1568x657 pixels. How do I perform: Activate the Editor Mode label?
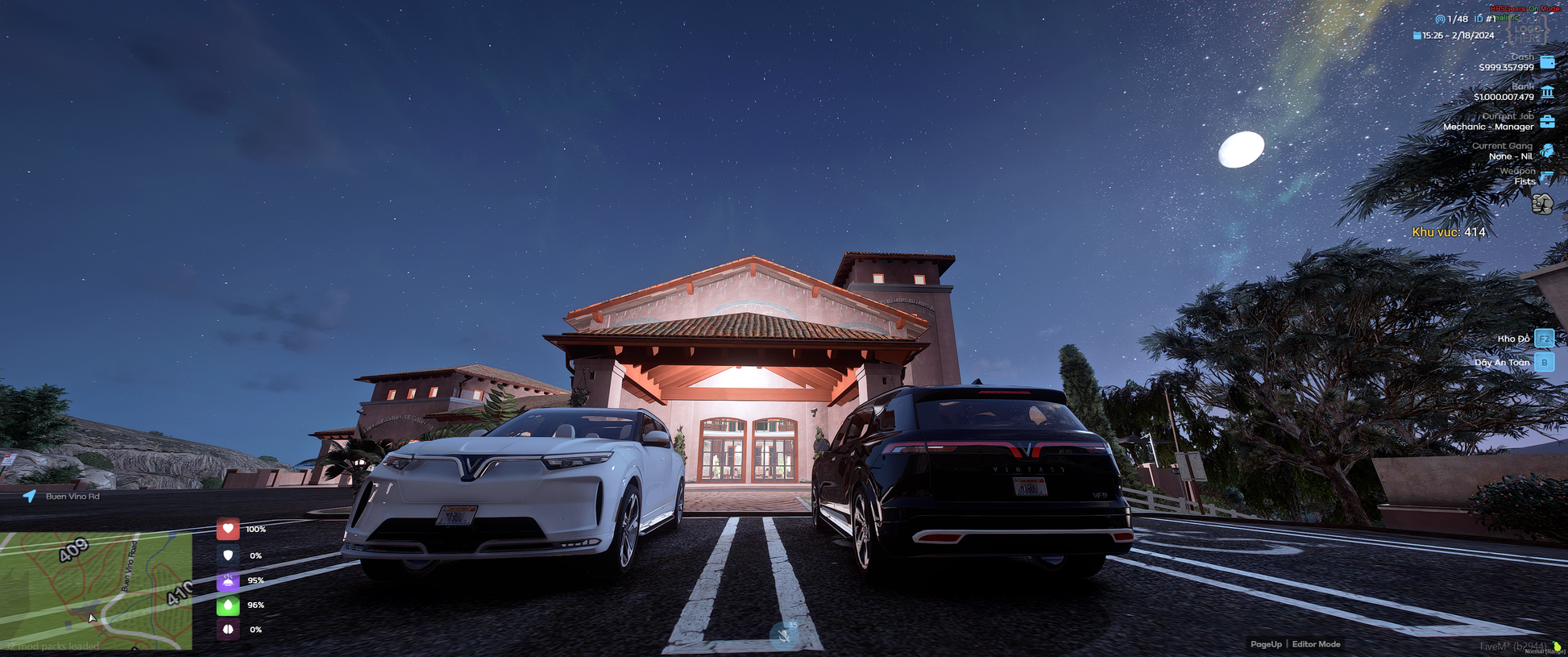click(x=1316, y=644)
